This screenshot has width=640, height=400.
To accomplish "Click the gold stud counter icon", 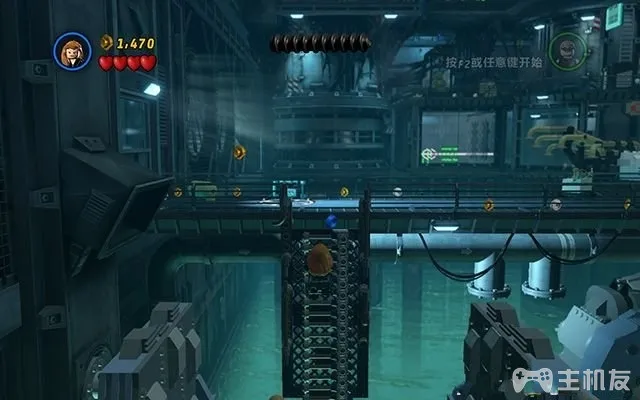I will click(107, 42).
